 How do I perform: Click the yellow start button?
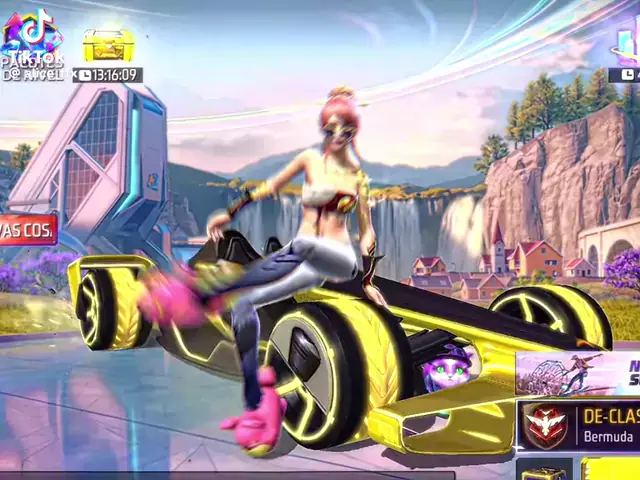(x=612, y=470)
